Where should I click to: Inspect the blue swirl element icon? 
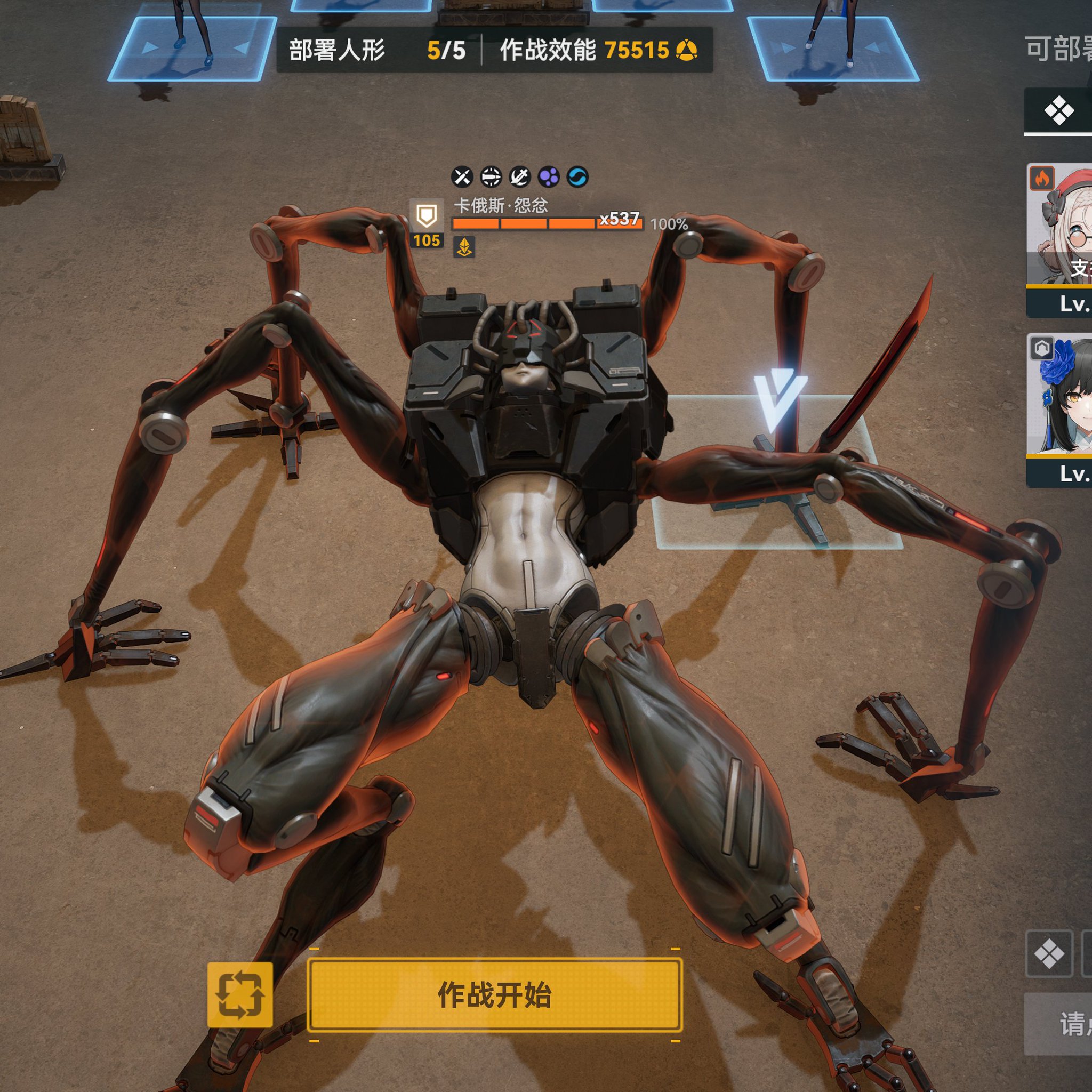[577, 177]
